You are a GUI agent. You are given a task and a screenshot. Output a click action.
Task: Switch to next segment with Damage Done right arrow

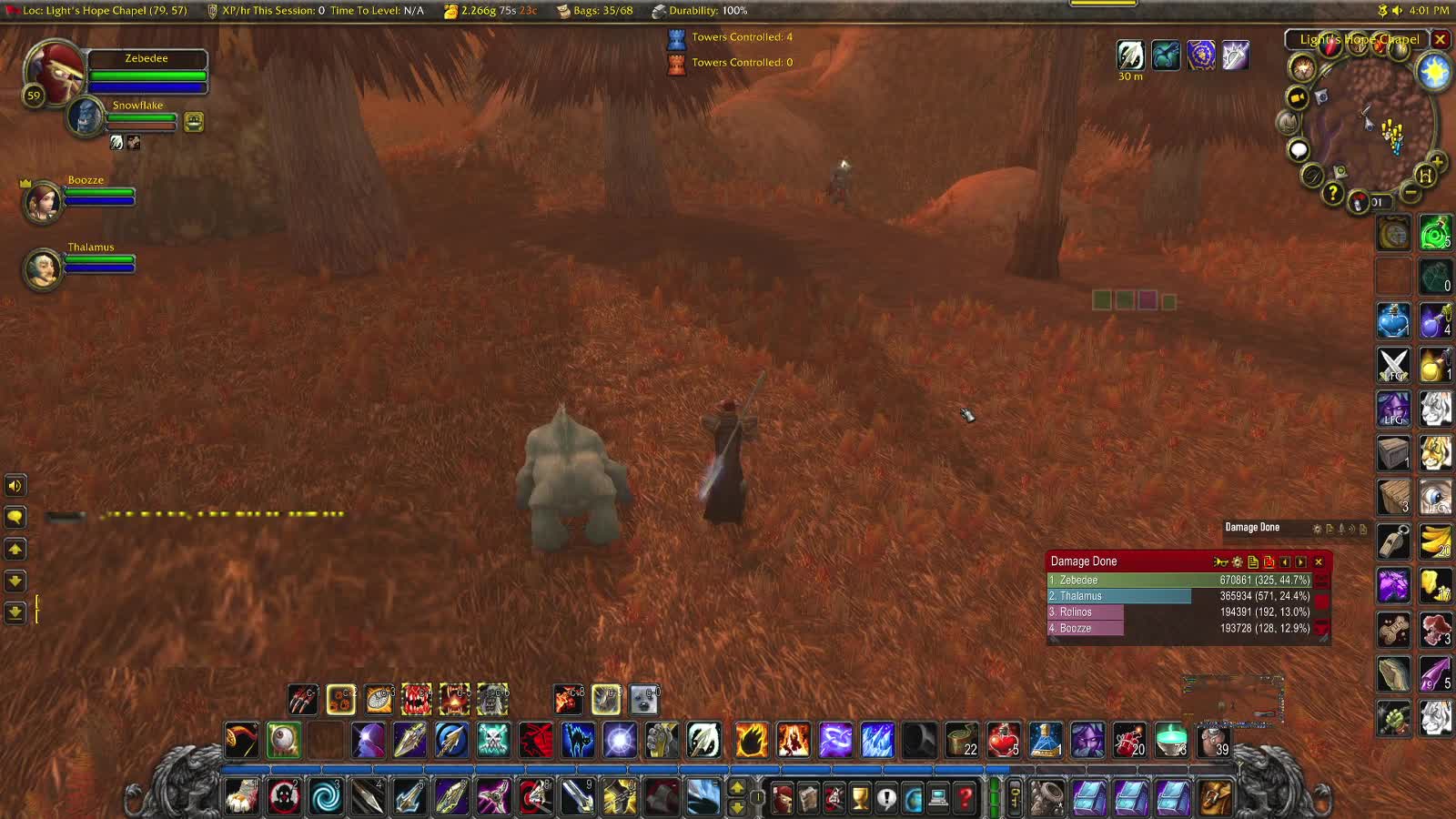pos(1299,562)
